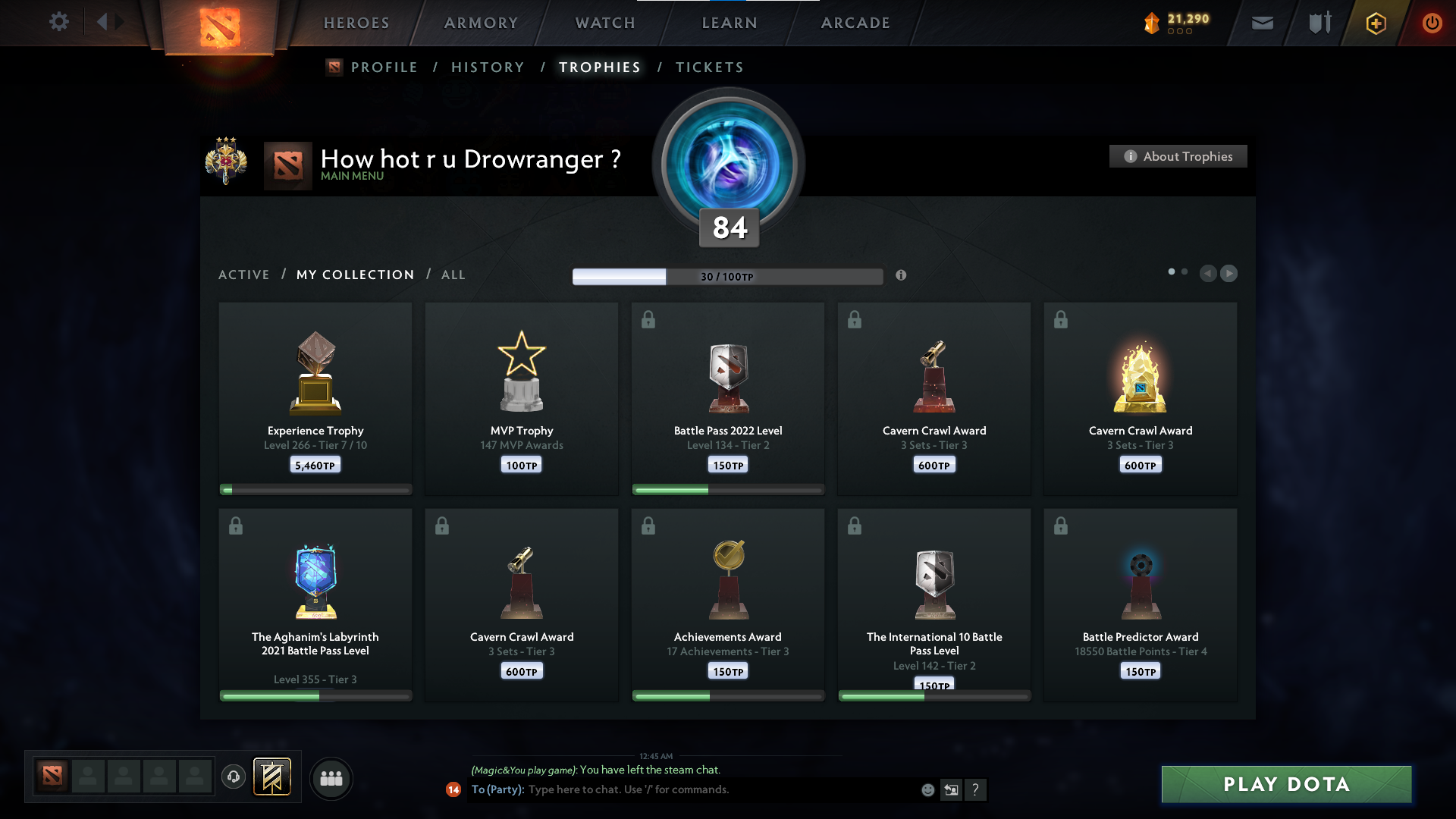The image size is (1456, 819).
Task: Open About Trophies
Action: (x=1178, y=156)
